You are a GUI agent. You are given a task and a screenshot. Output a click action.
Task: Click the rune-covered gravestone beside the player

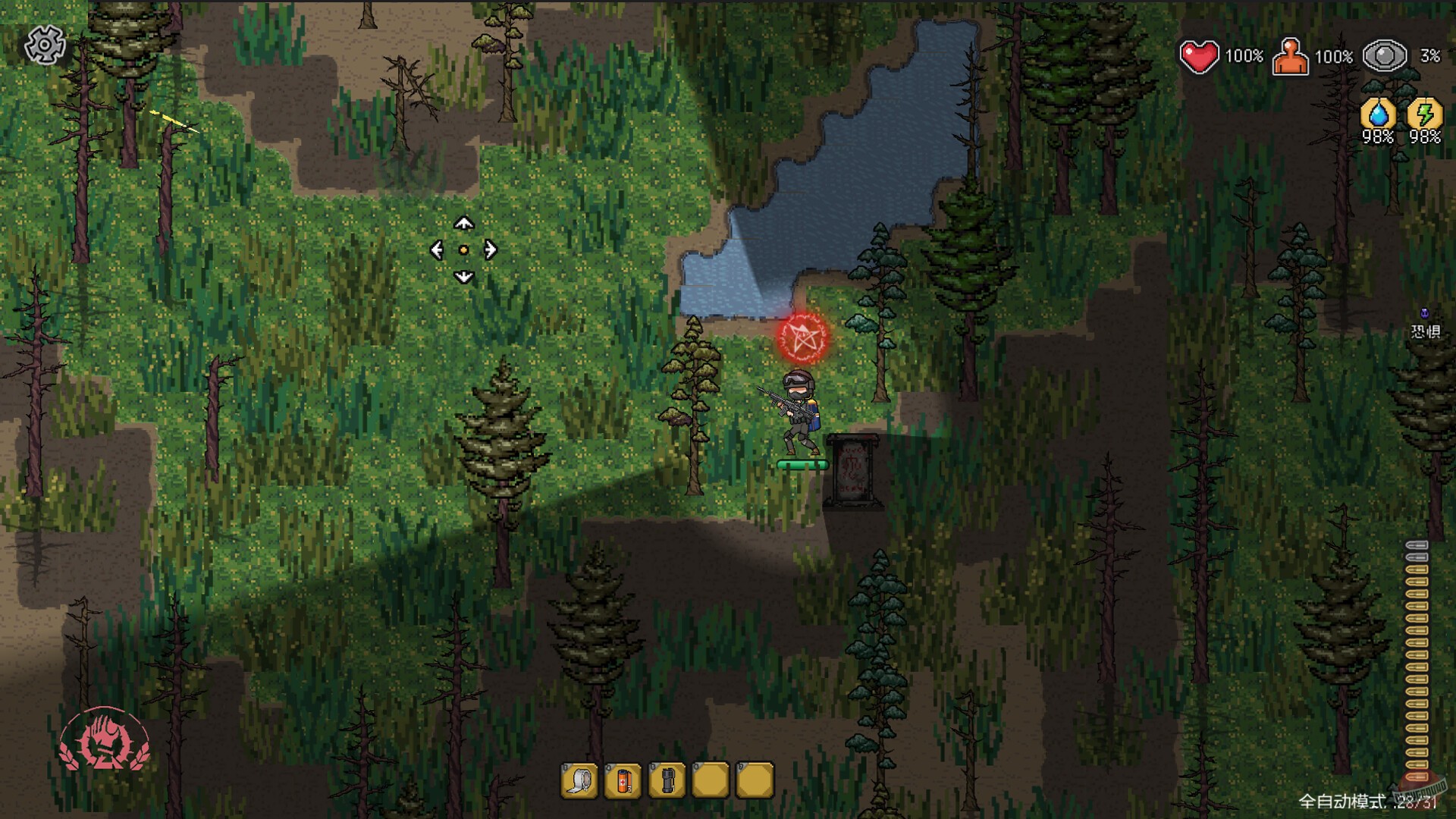tap(855, 470)
